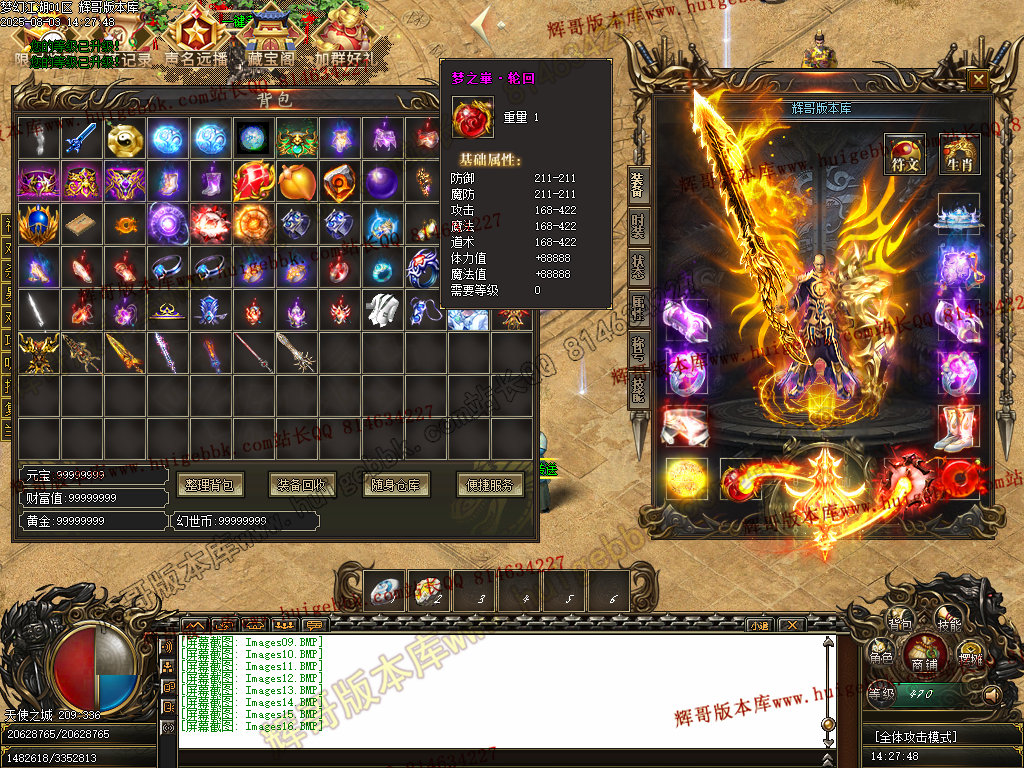Click the 技能 skills icon
Viewport: 1024px width, 768px height.
point(948,624)
